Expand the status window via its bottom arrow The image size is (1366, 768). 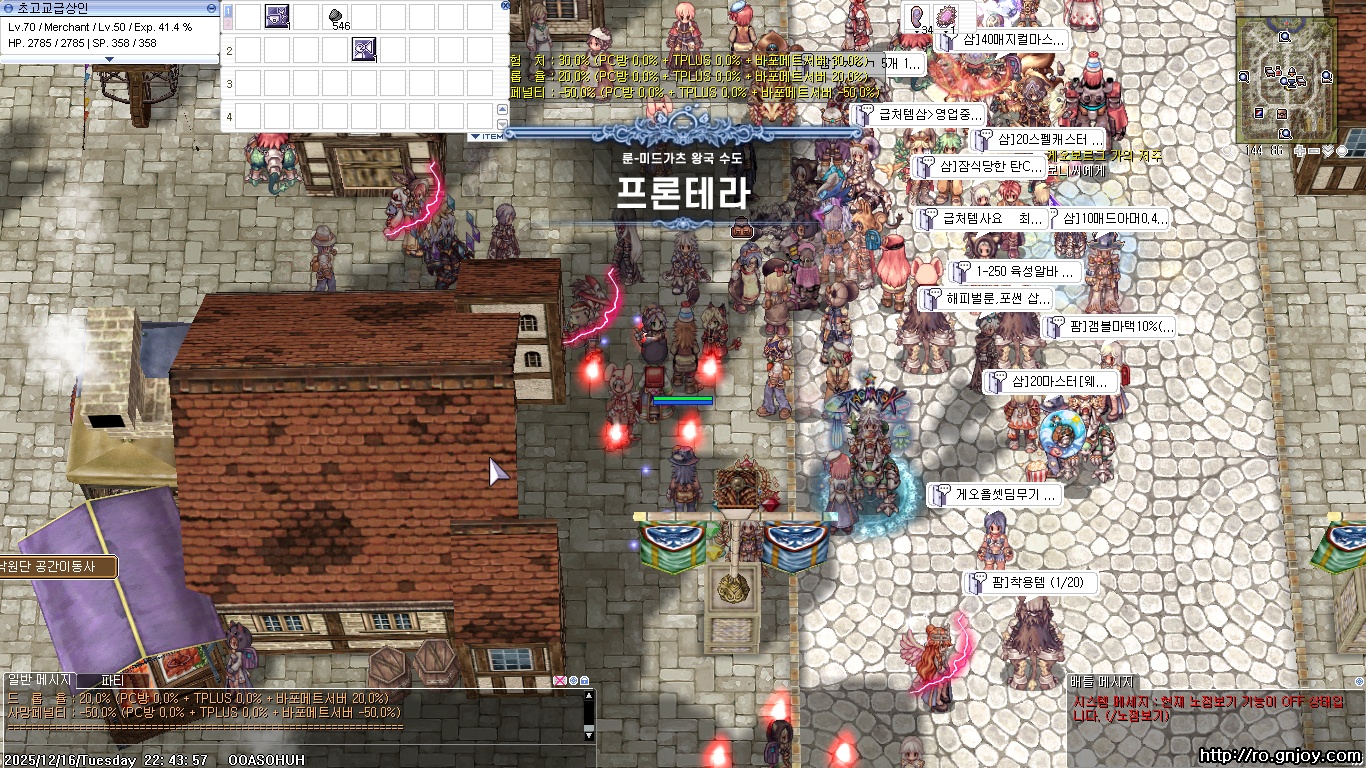point(110,60)
